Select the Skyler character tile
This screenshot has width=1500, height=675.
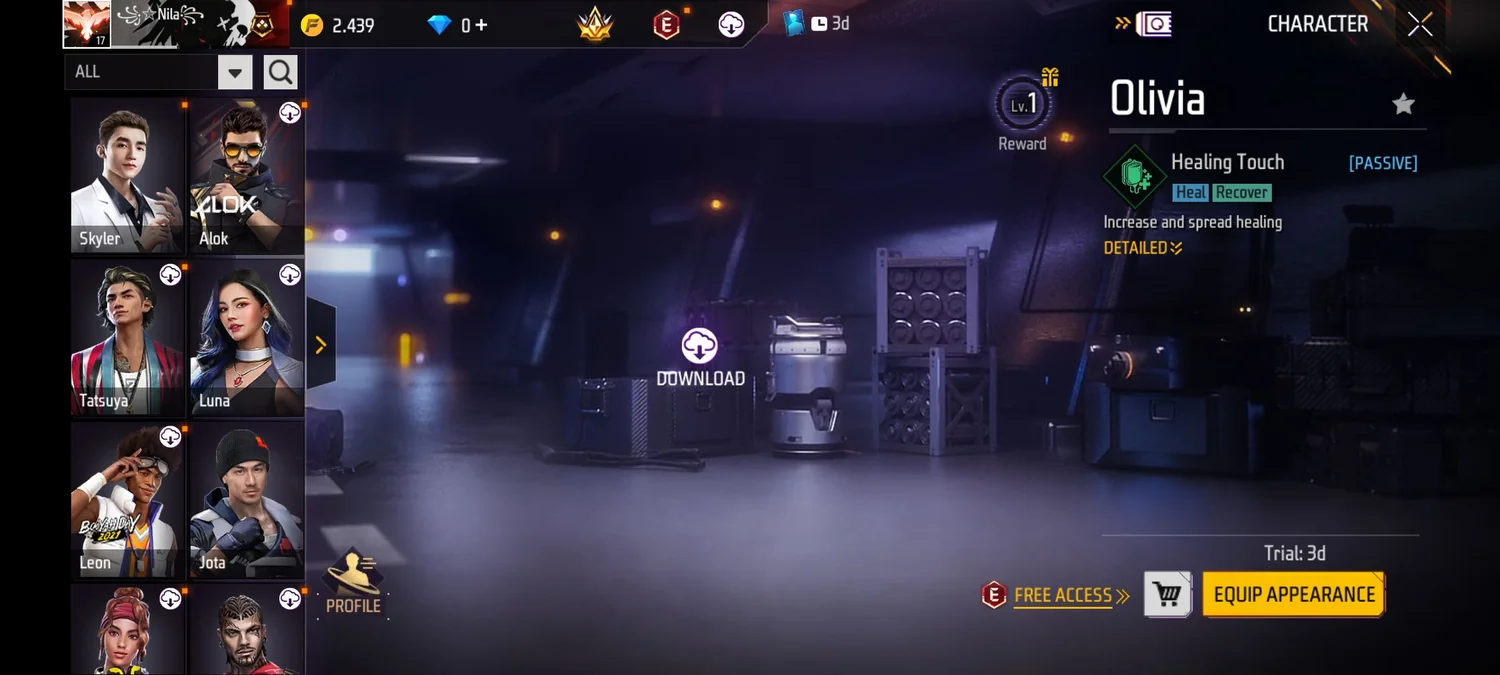pos(127,175)
